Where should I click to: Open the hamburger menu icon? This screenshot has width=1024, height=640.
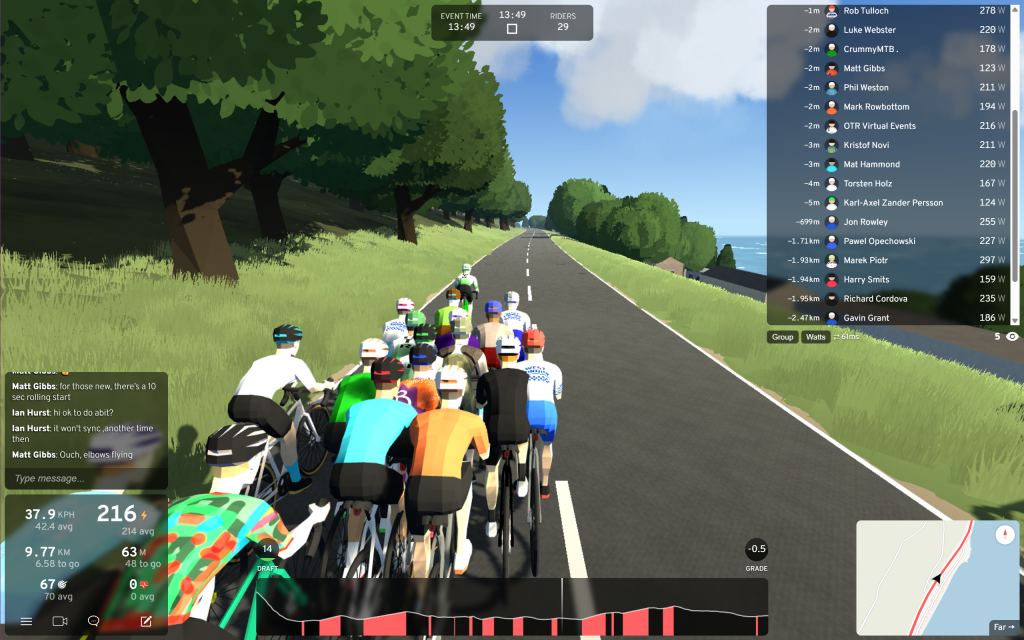click(26, 621)
